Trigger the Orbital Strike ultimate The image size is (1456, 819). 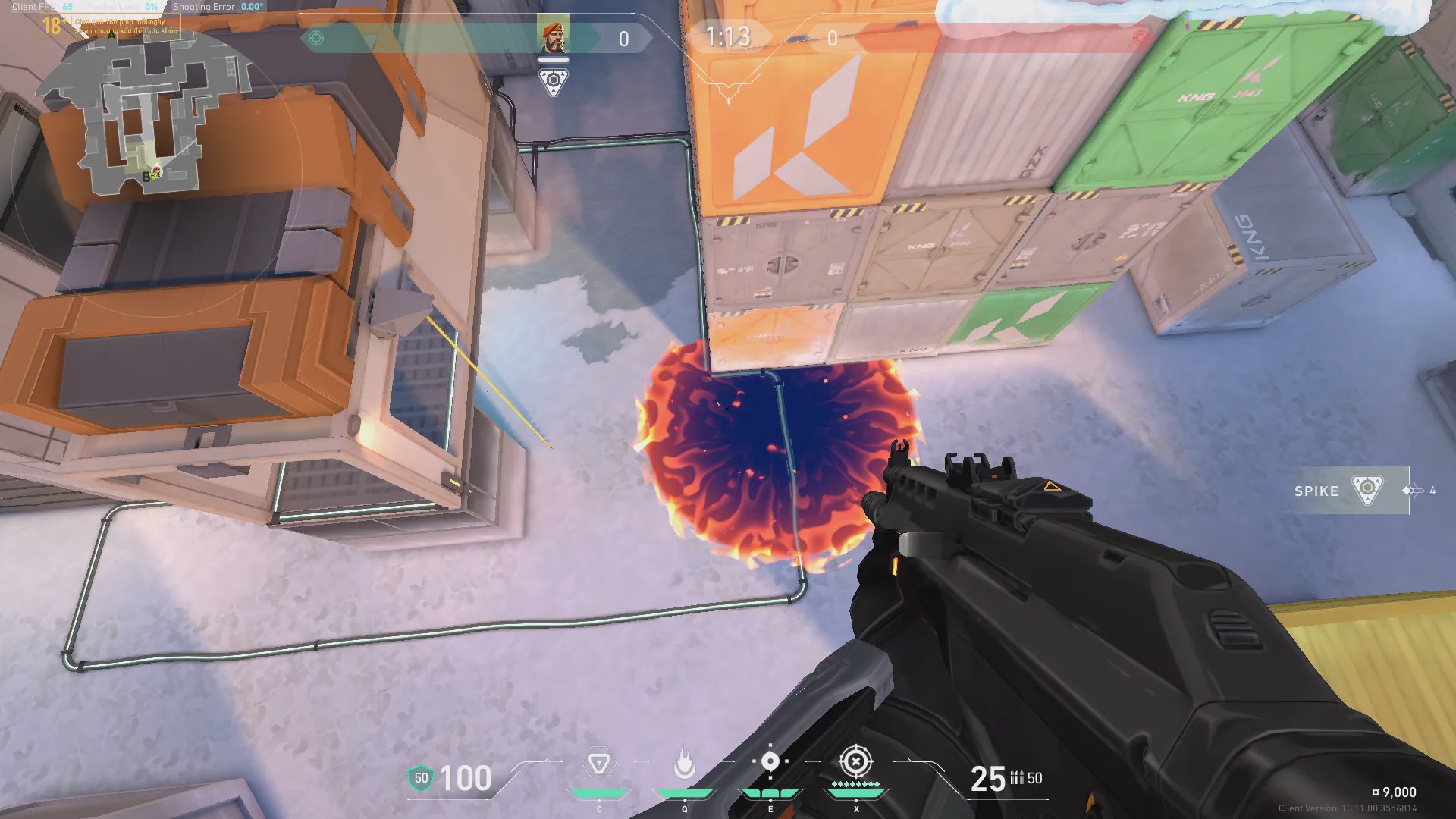855,761
